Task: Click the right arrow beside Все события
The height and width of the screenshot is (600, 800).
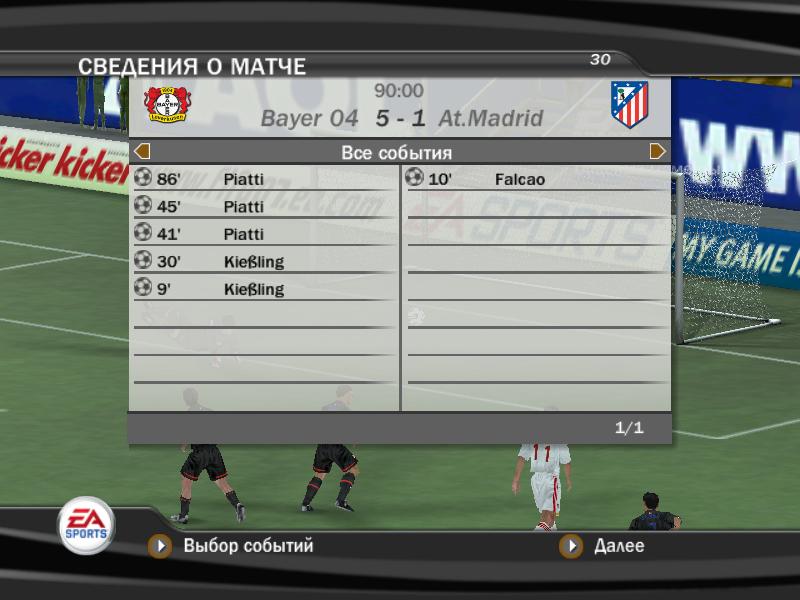Action: [658, 152]
